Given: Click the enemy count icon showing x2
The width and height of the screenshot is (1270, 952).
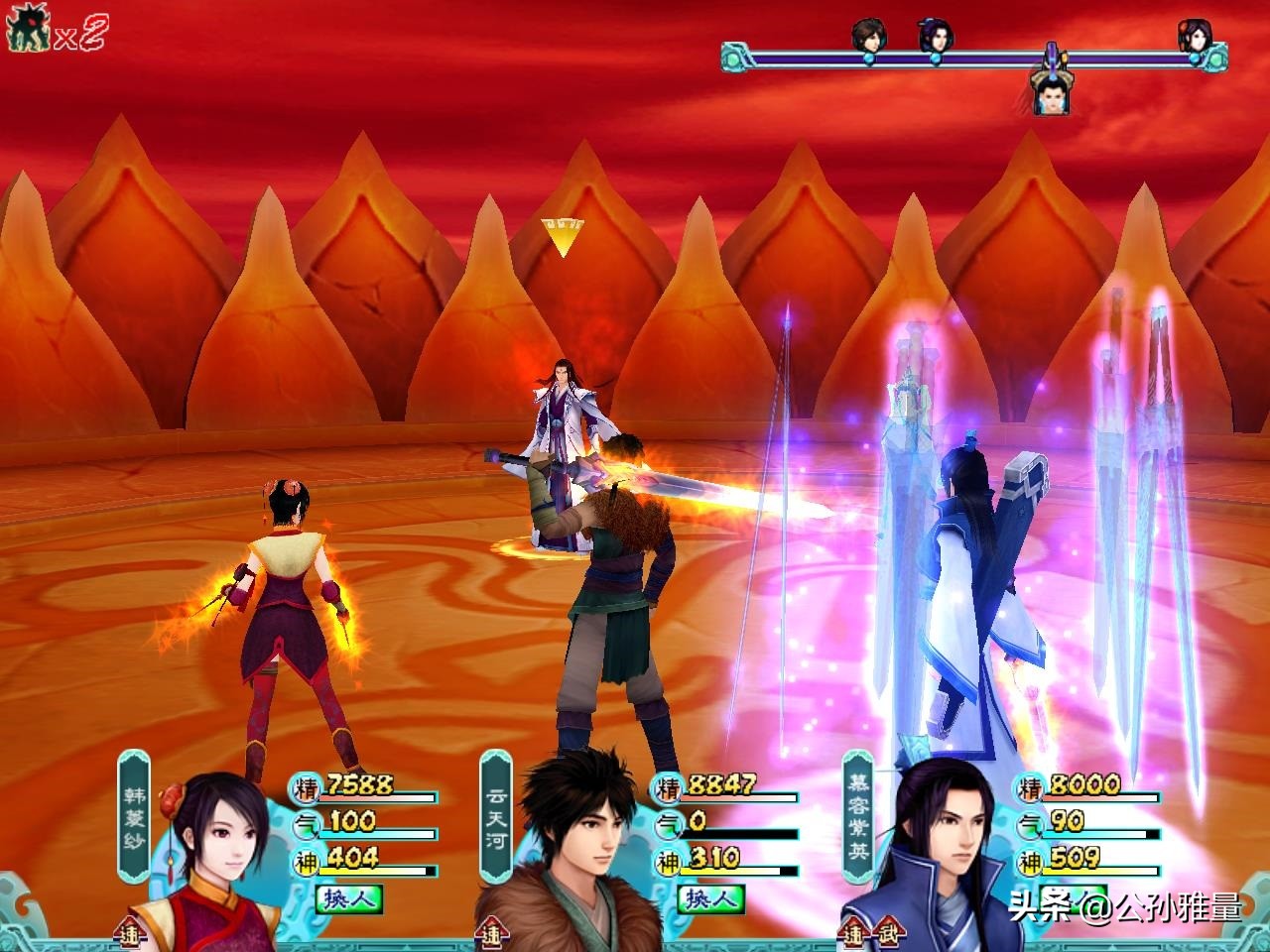Looking at the screenshot, I should point(56,32).
